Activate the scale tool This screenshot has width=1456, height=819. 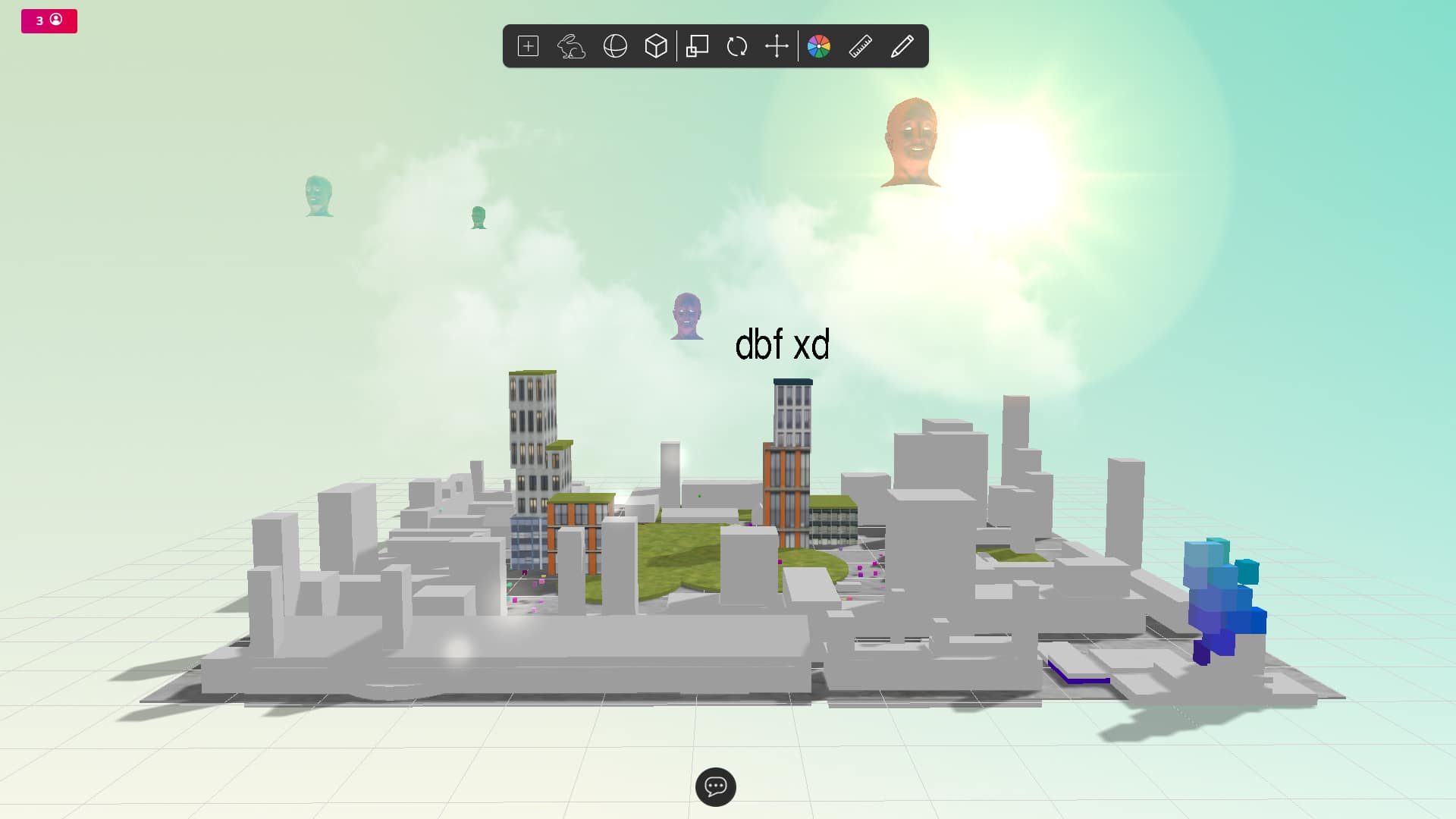tap(697, 46)
